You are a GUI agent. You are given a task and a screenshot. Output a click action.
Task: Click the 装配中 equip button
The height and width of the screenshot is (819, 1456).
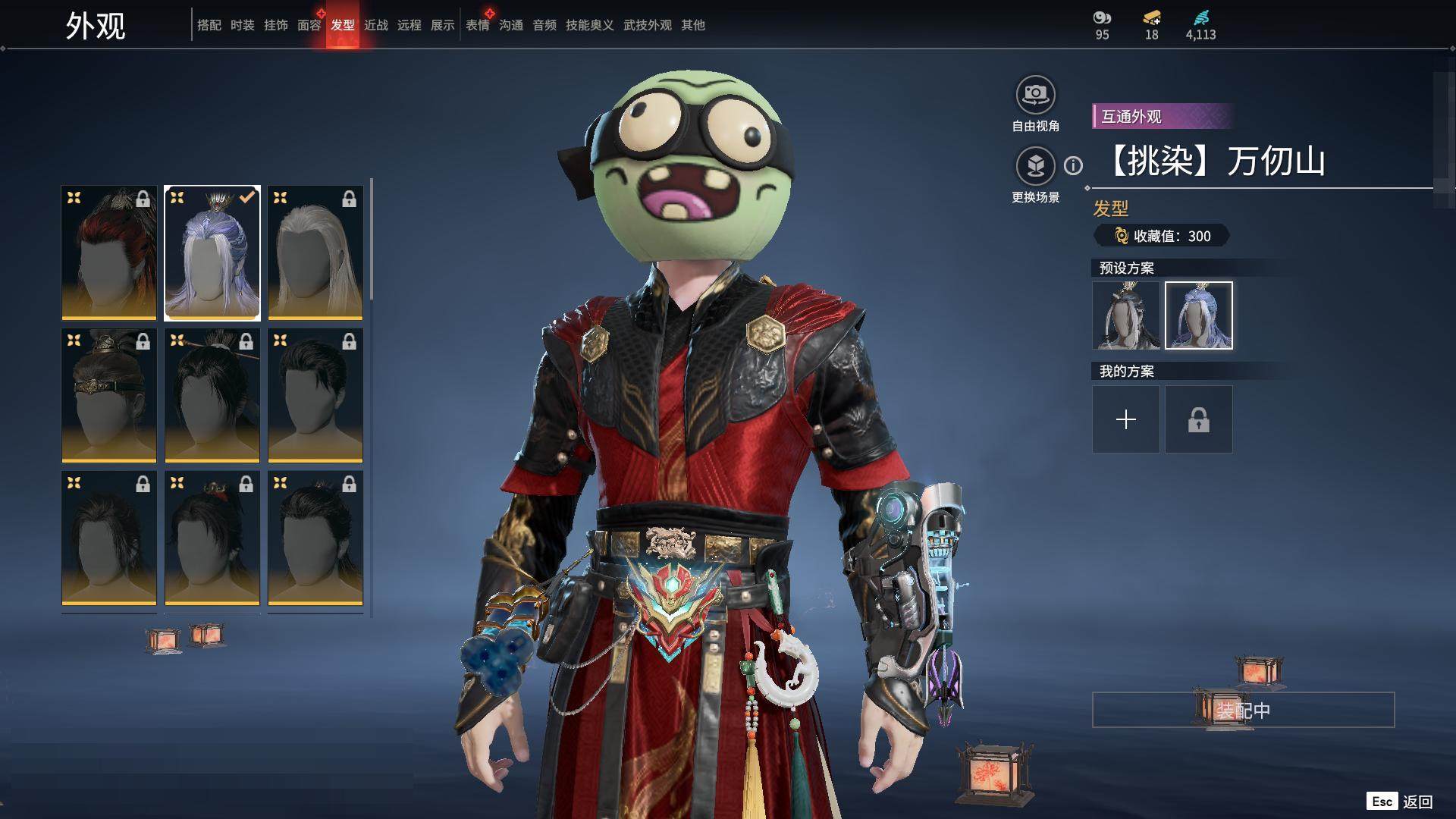(x=1243, y=710)
